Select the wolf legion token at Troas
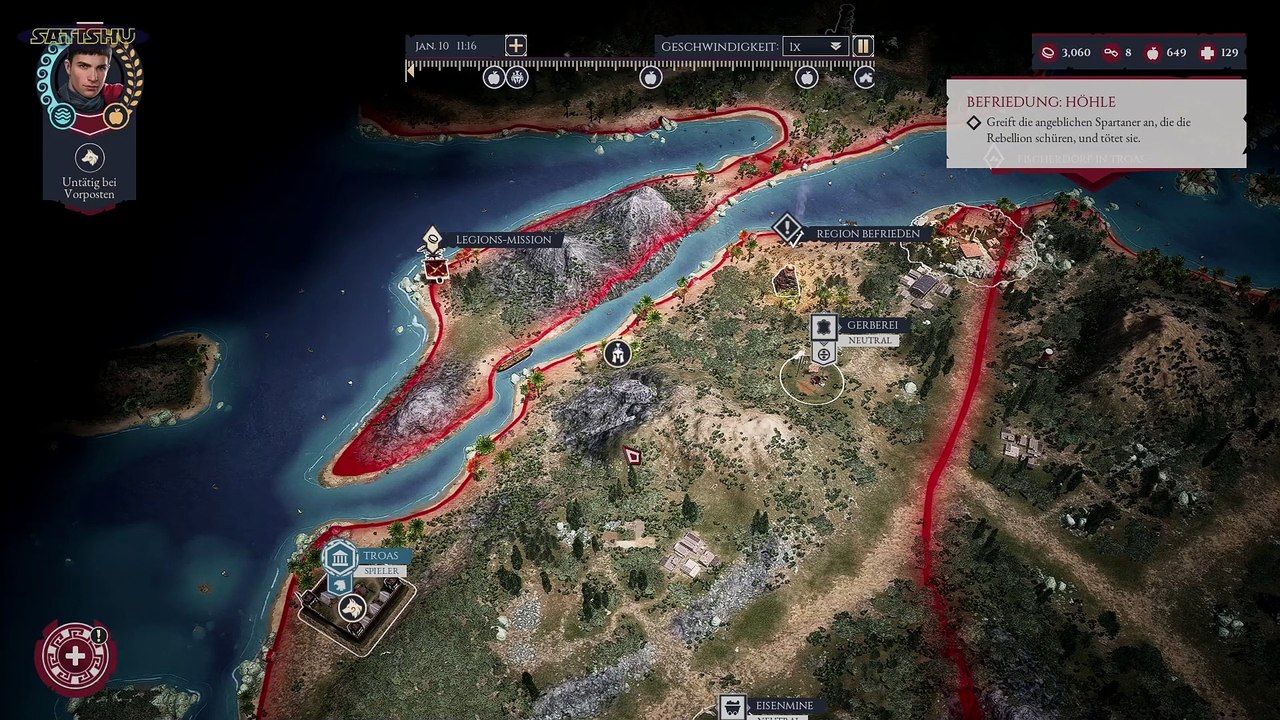 point(351,607)
